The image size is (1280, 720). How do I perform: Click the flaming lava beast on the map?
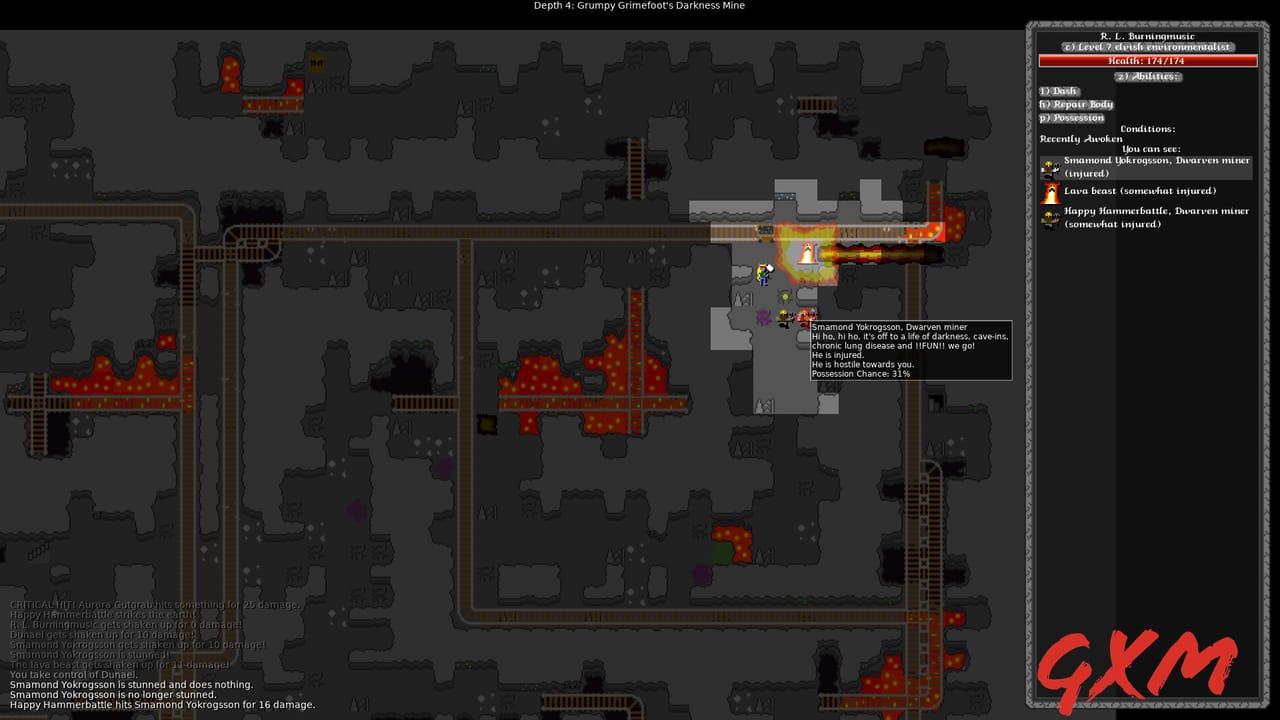point(807,253)
